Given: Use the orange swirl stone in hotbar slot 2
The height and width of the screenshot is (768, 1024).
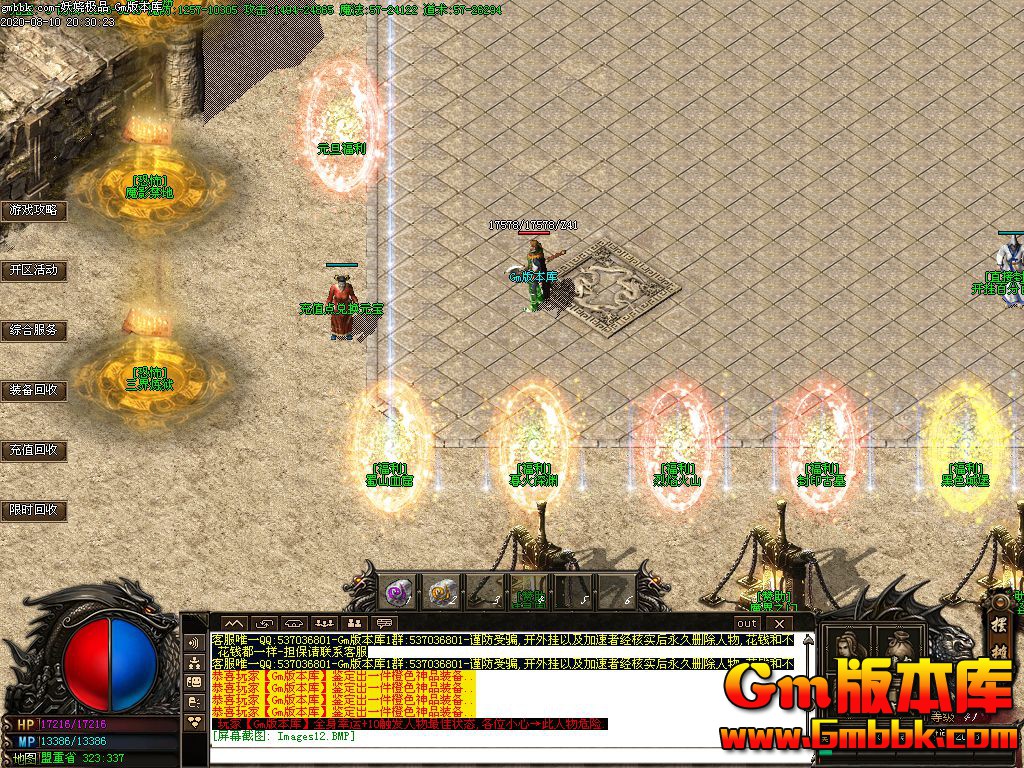Looking at the screenshot, I should coord(440,592).
